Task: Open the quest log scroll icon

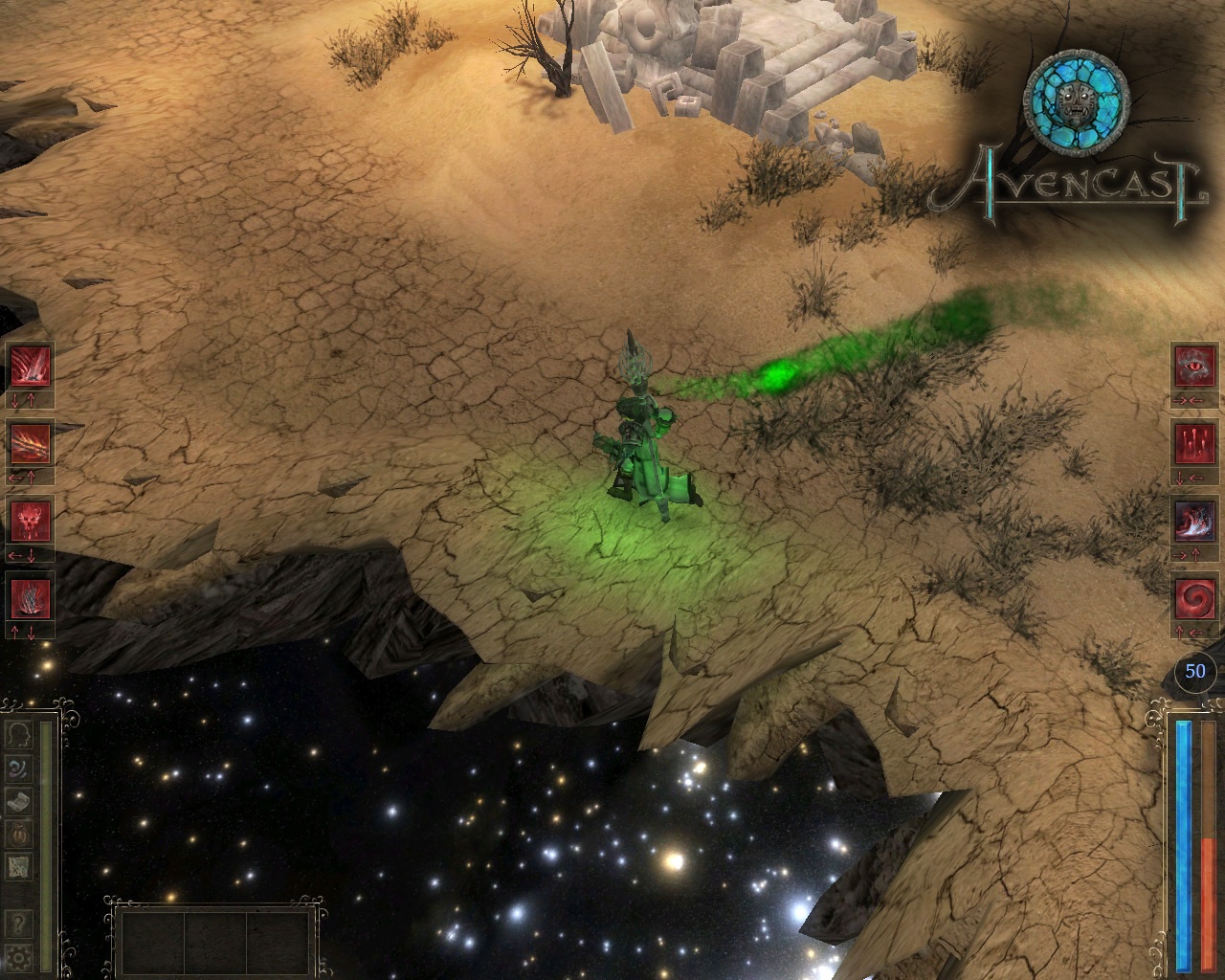Action: coord(18,797)
